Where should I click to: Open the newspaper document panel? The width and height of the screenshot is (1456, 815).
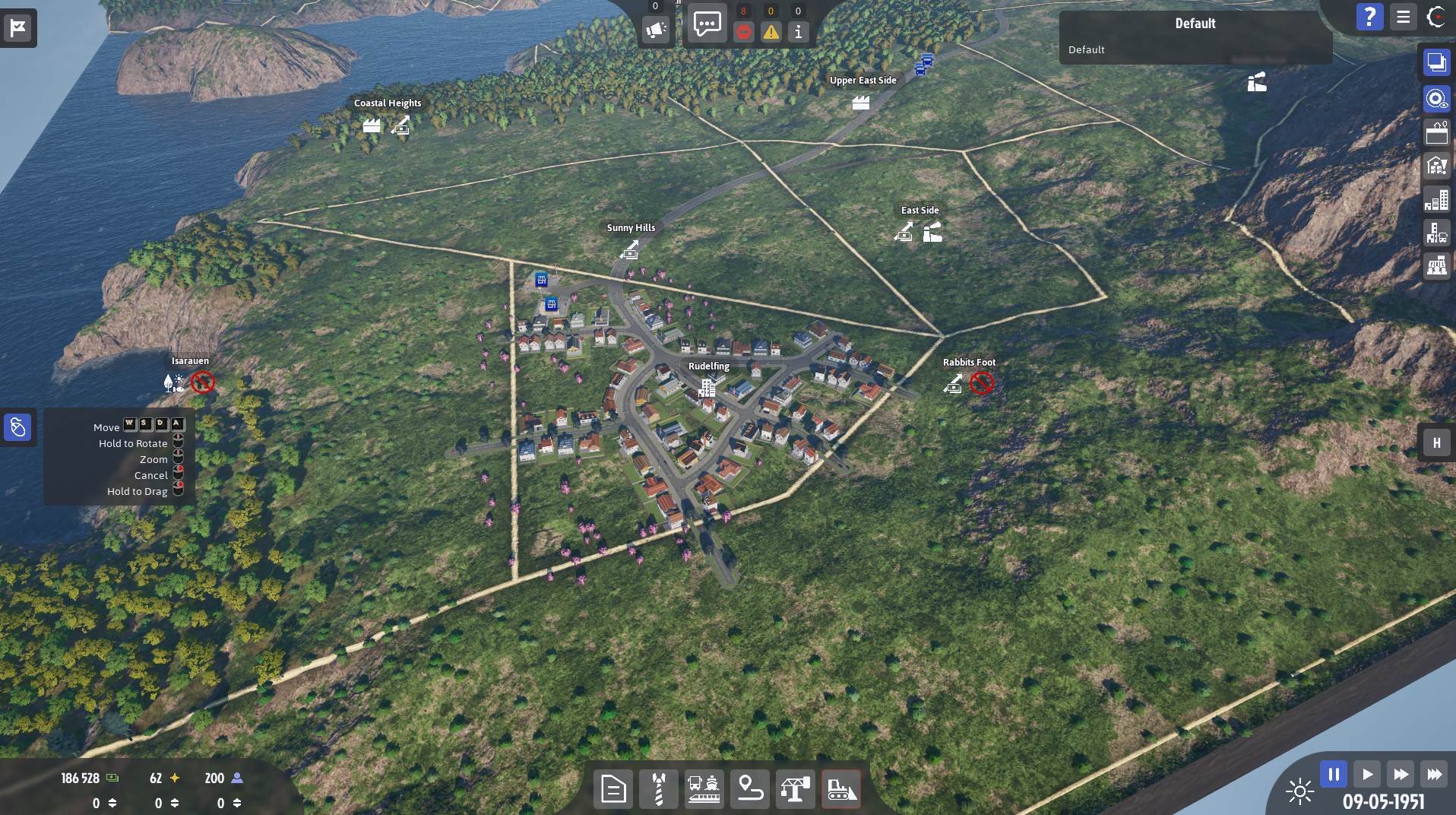coord(613,788)
